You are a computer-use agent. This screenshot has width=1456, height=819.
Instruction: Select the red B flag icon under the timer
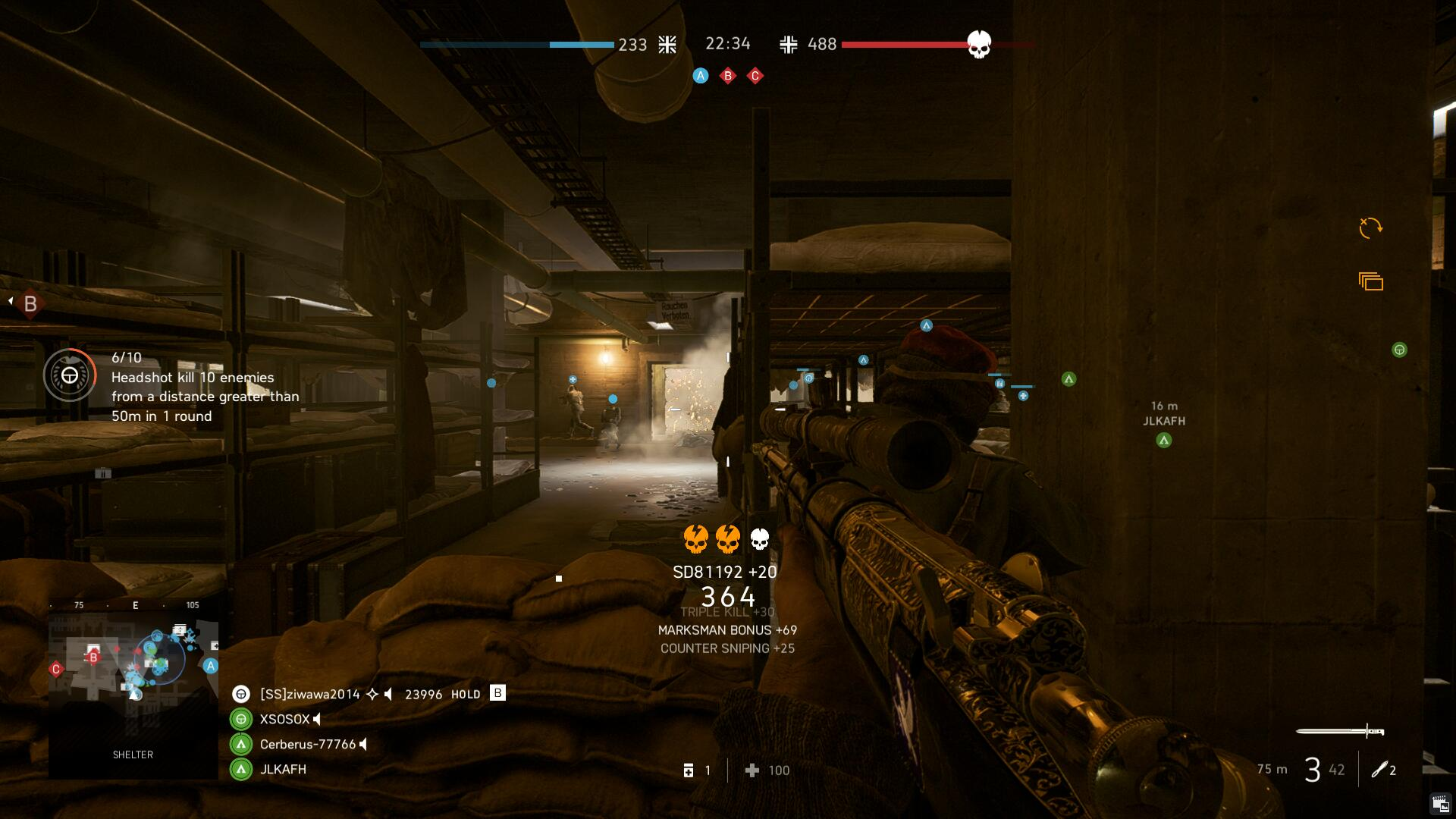coord(728,76)
